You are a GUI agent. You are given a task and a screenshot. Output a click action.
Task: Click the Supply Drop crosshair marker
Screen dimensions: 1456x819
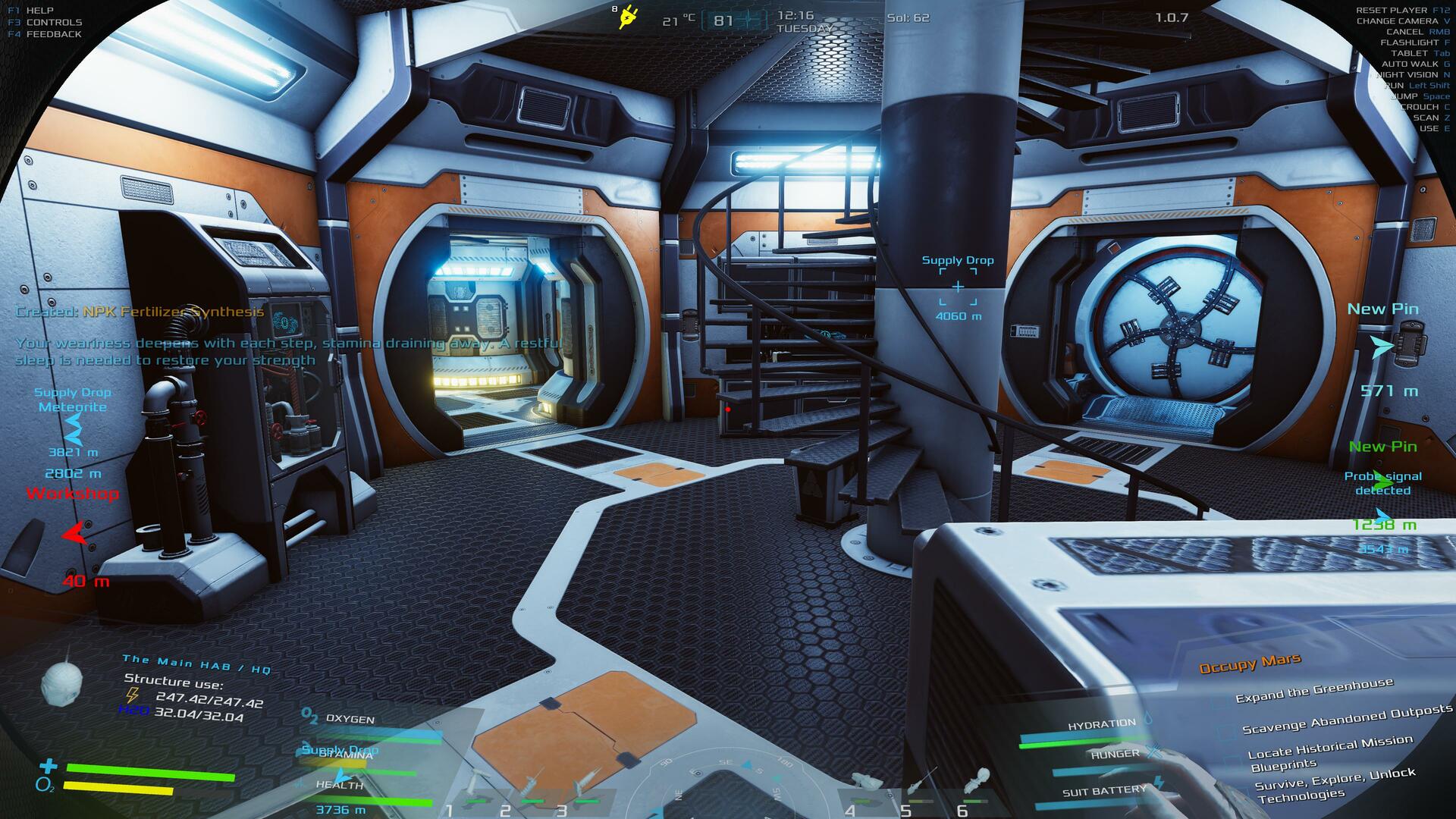point(958,287)
